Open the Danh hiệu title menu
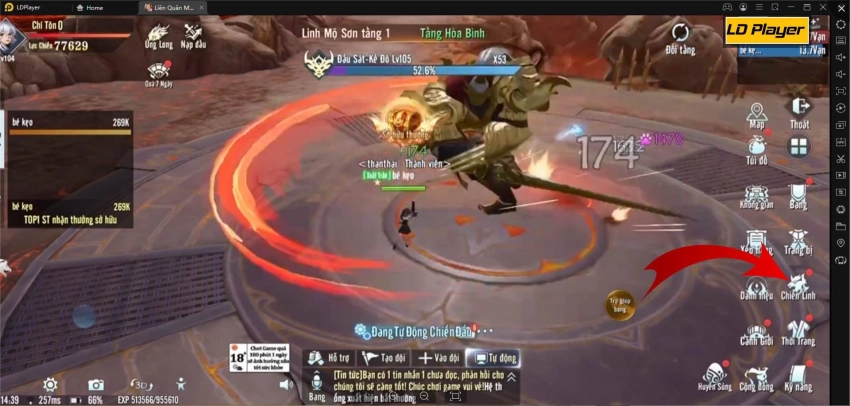The width and height of the screenshot is (850, 406). coord(756,283)
